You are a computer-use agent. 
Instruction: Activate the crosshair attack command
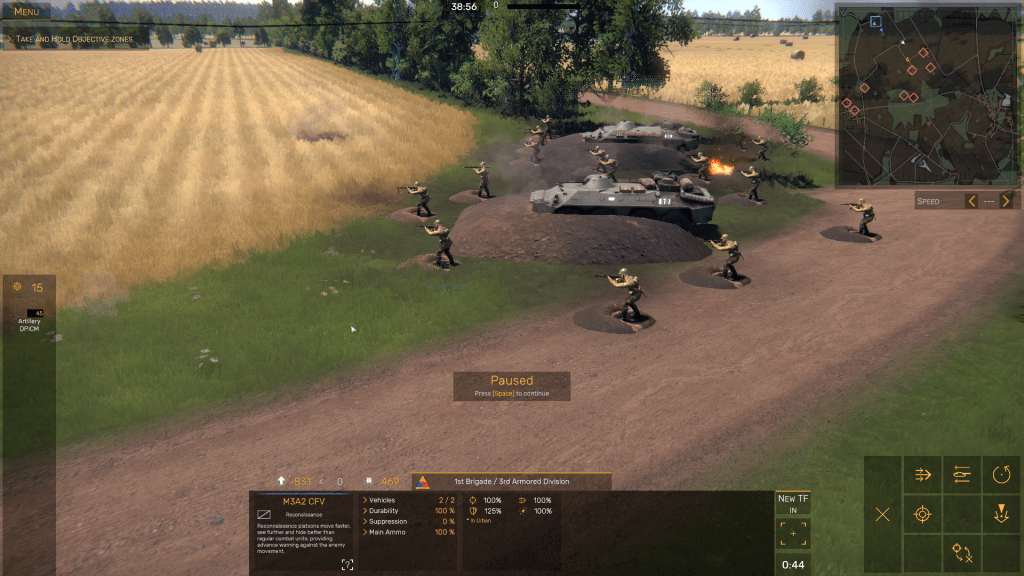click(923, 515)
